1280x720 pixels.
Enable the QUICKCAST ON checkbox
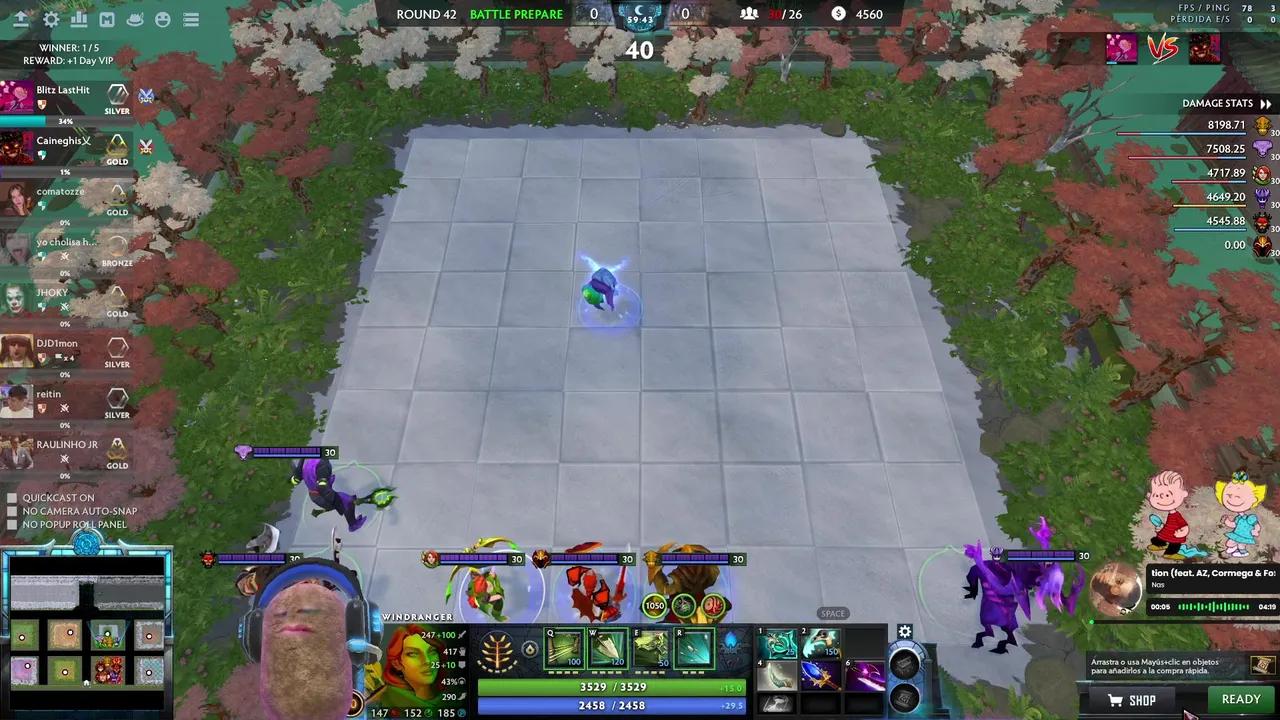pyautogui.click(x=13, y=497)
